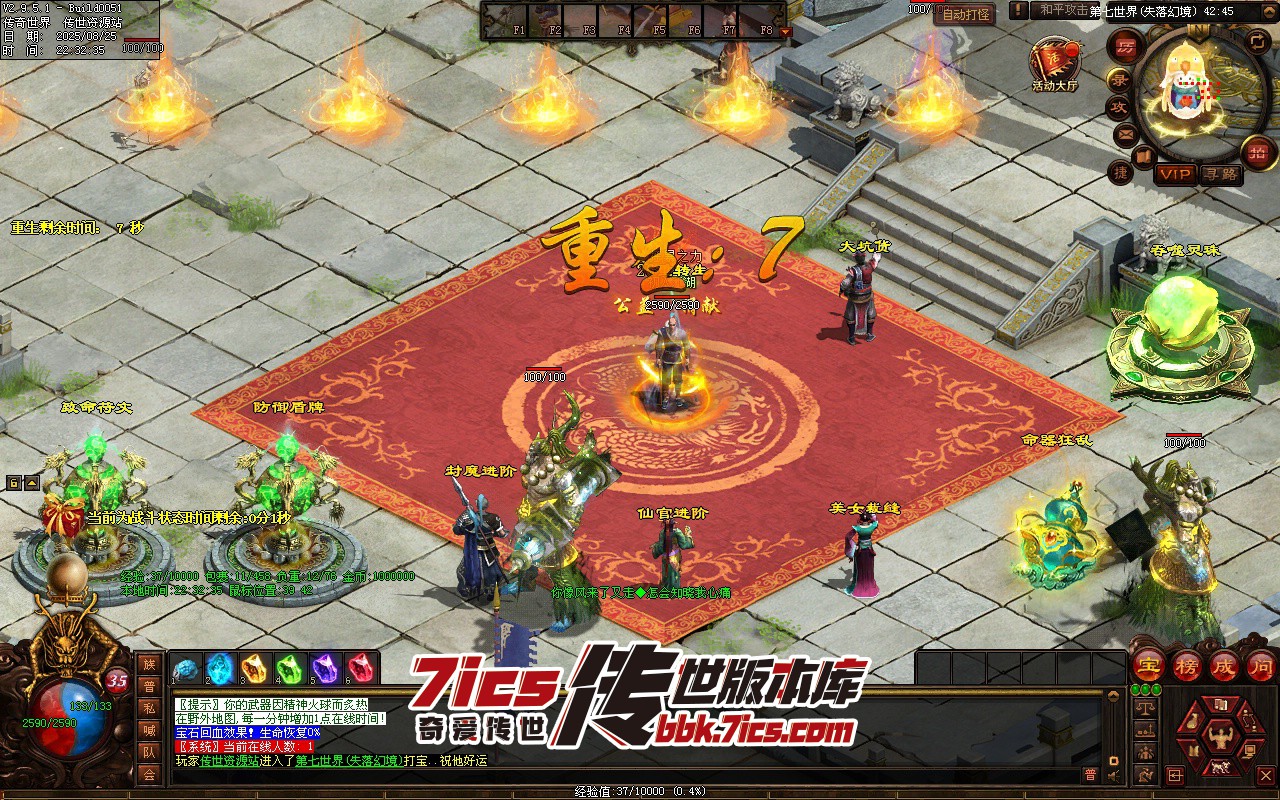Use the red gem in slot 6
The height and width of the screenshot is (800, 1280).
[x=359, y=668]
